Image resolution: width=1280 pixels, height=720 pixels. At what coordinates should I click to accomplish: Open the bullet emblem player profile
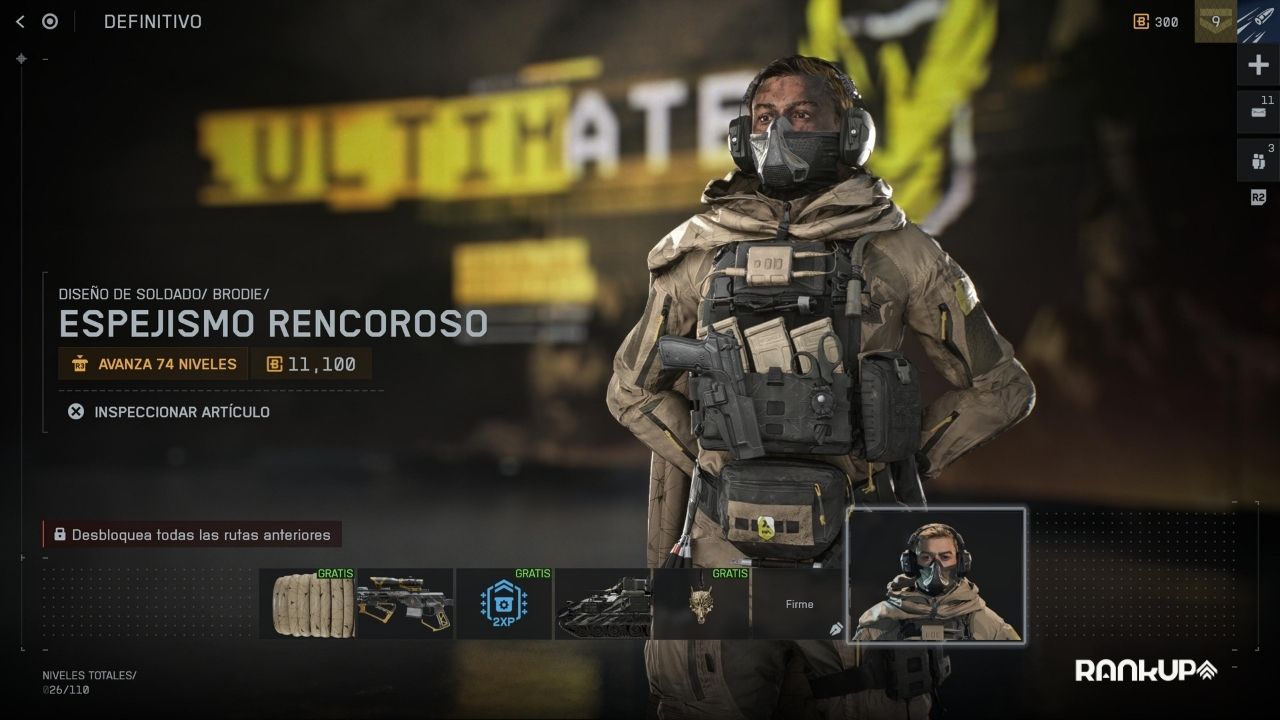1258,21
